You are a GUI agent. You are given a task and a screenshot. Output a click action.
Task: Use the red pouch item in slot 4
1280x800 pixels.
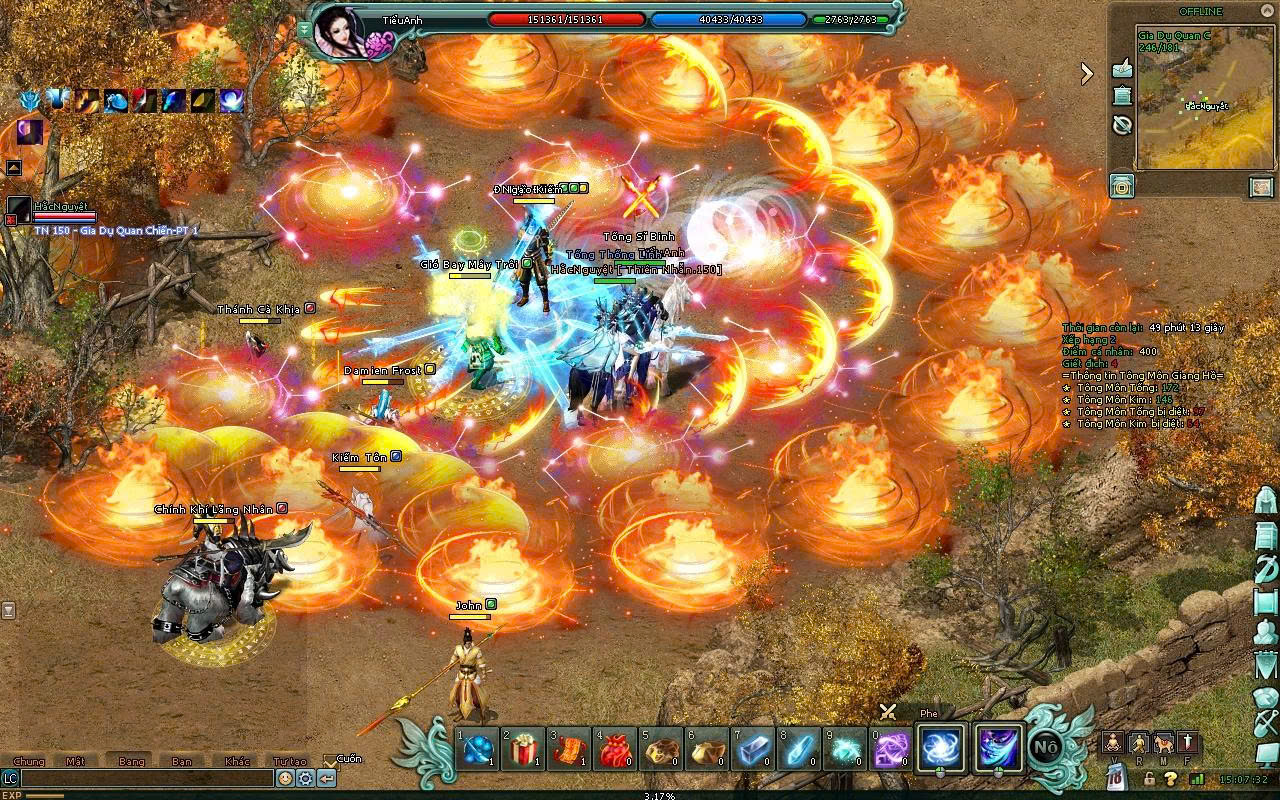click(615, 750)
